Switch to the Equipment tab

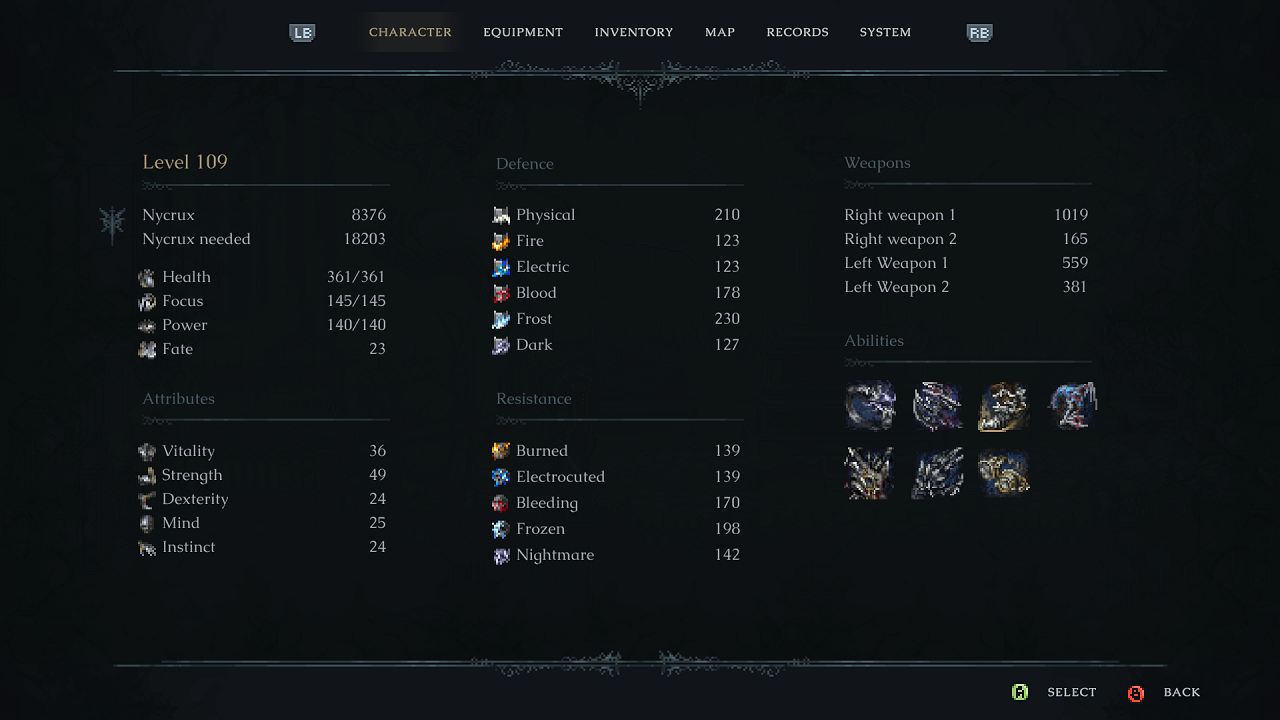[x=522, y=32]
